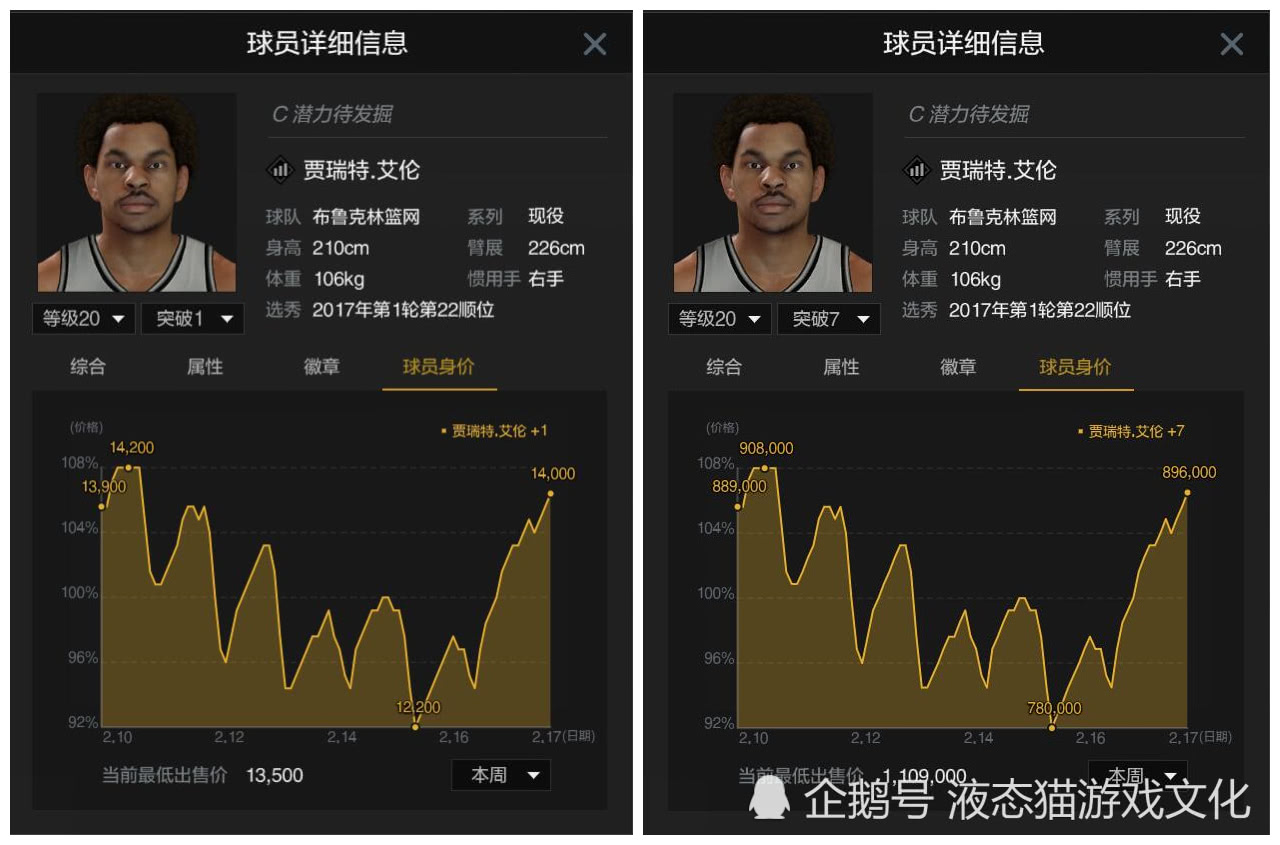1280x845 pixels.
Task: Switch to the 徽章 tab in right panel
Action: click(x=957, y=367)
